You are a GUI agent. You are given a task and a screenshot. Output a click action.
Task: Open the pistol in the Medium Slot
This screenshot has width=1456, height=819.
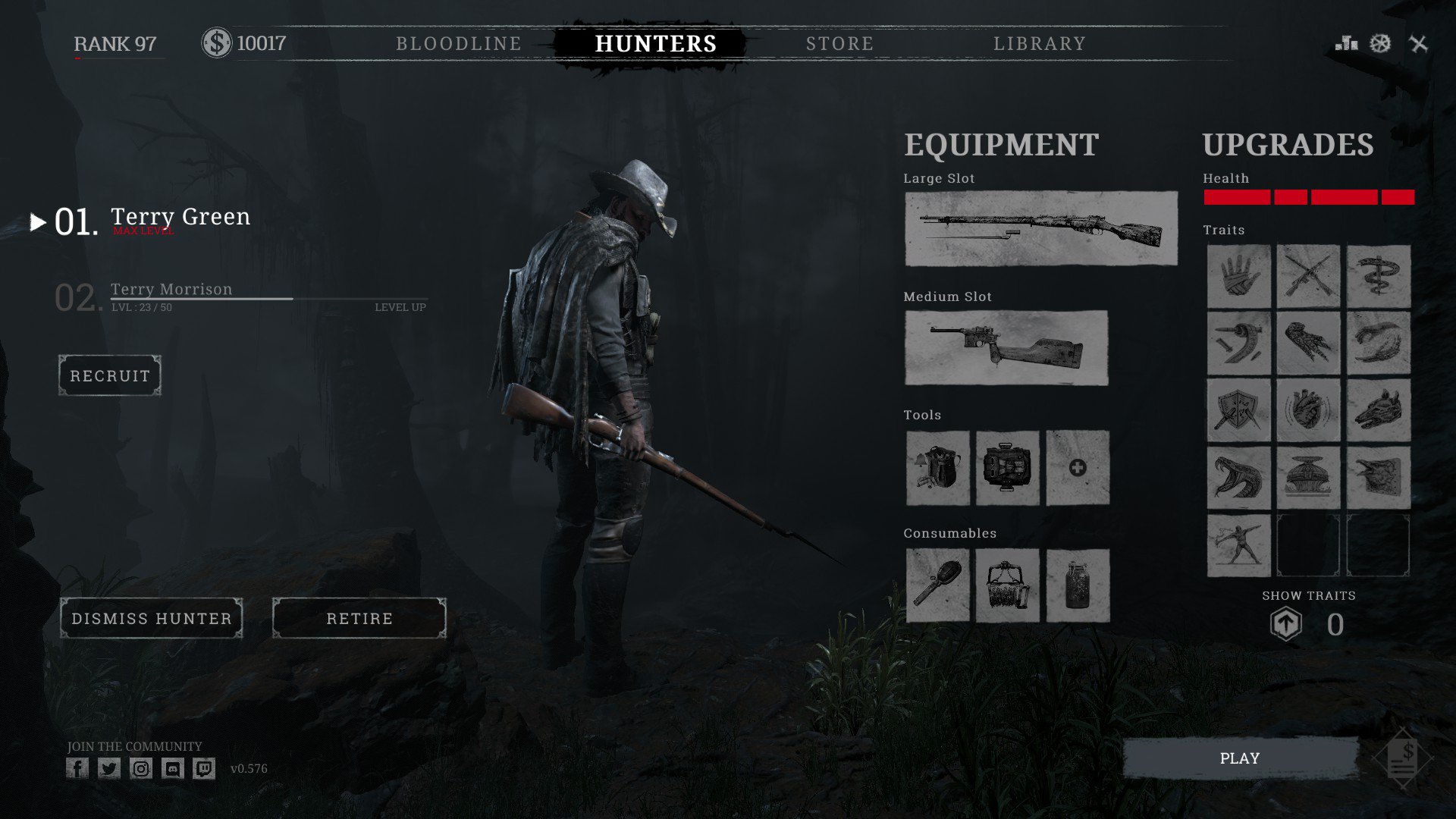pyautogui.click(x=1006, y=347)
